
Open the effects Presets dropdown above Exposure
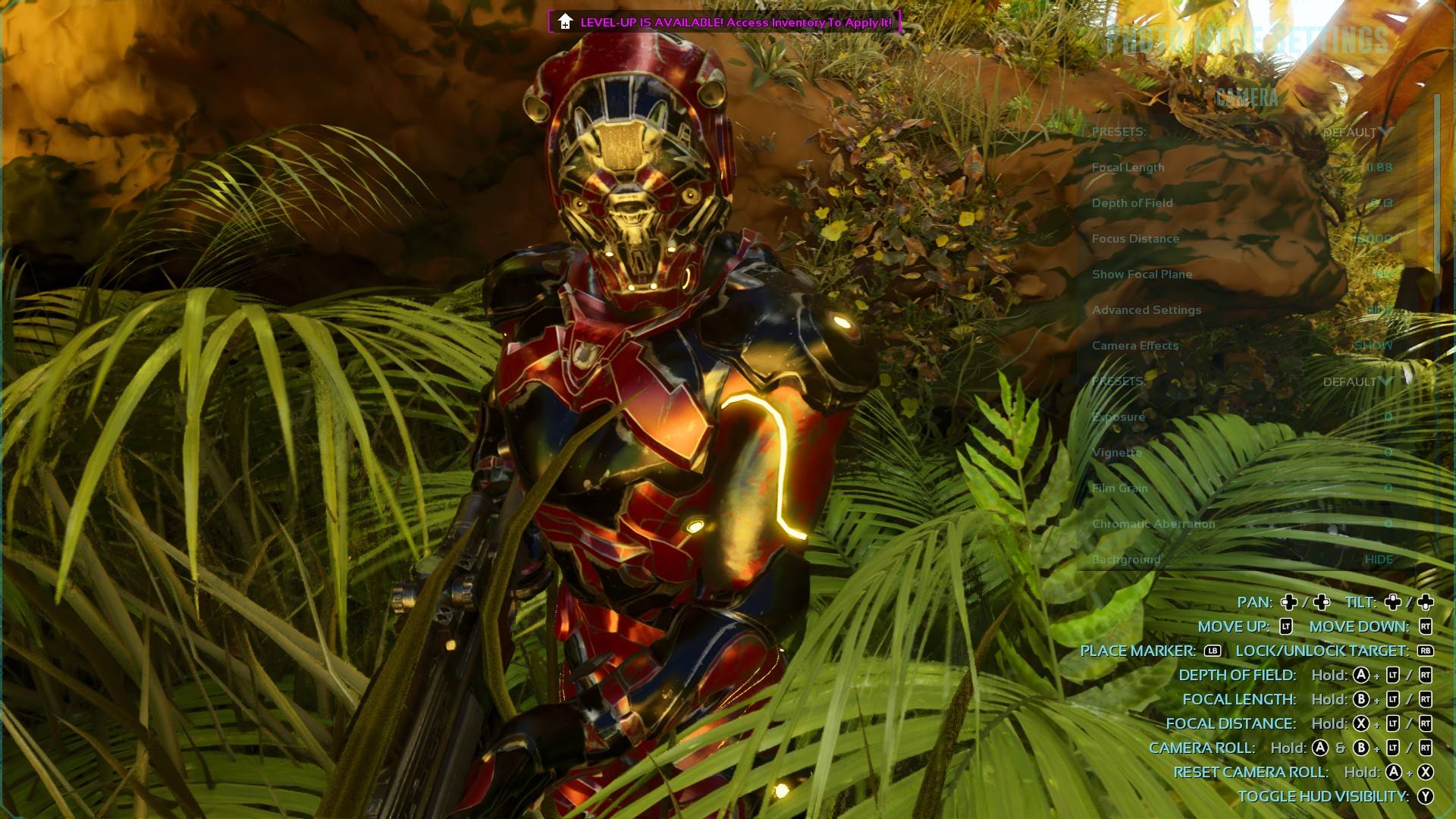(x=1357, y=381)
